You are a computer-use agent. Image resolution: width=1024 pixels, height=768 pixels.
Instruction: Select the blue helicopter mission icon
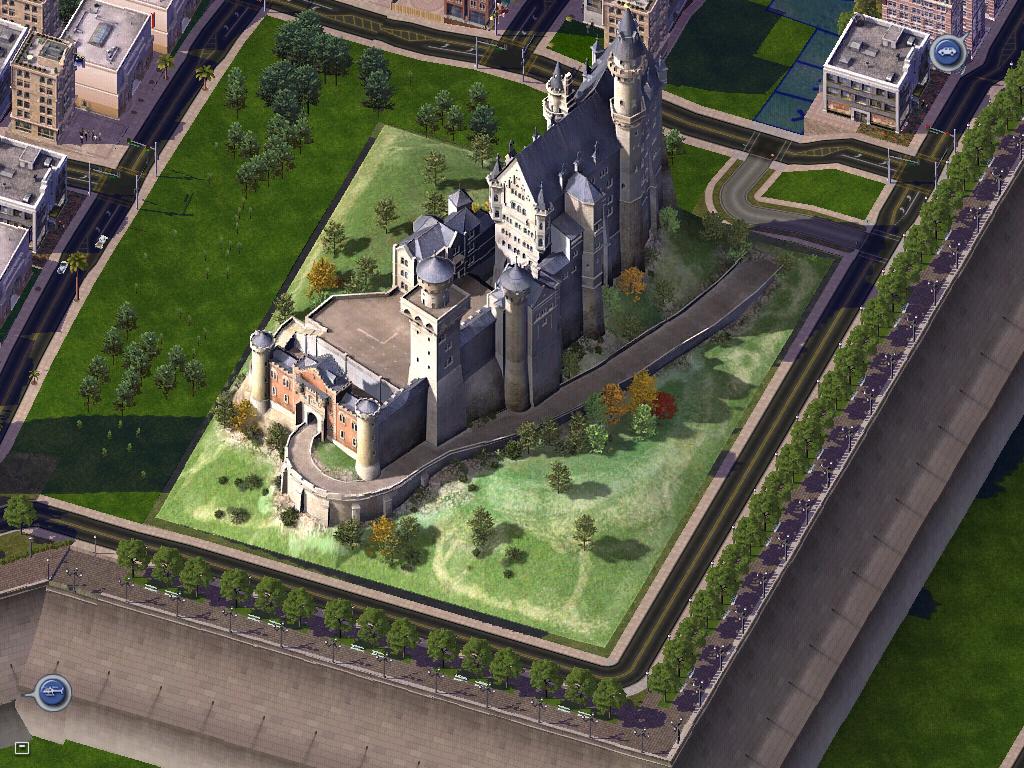[52, 691]
